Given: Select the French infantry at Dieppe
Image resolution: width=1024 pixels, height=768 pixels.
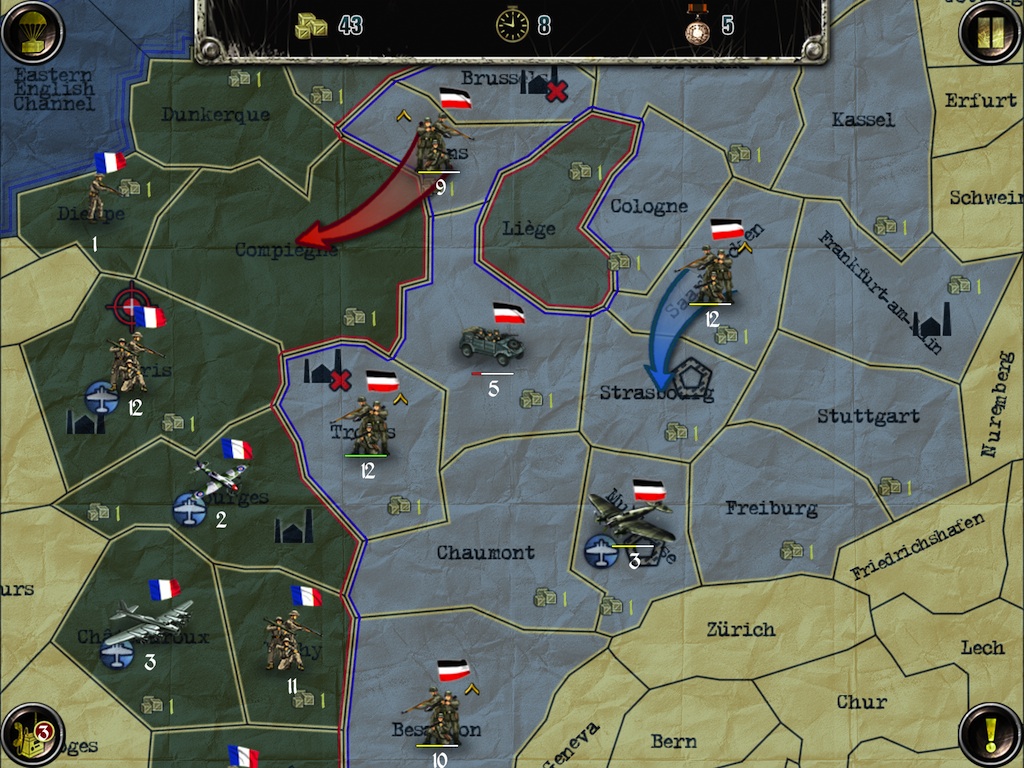Looking at the screenshot, I should click(98, 197).
